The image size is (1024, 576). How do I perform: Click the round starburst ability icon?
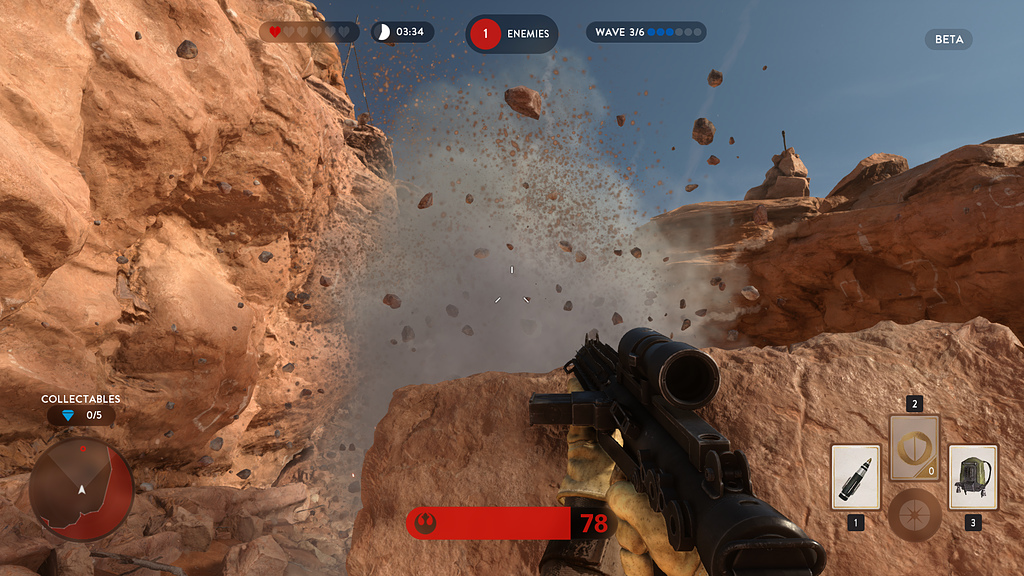point(914,514)
